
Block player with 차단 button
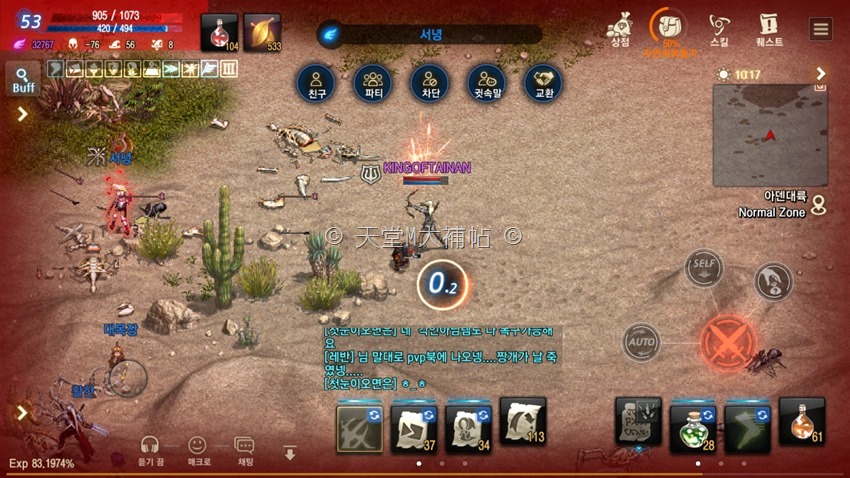tap(430, 82)
